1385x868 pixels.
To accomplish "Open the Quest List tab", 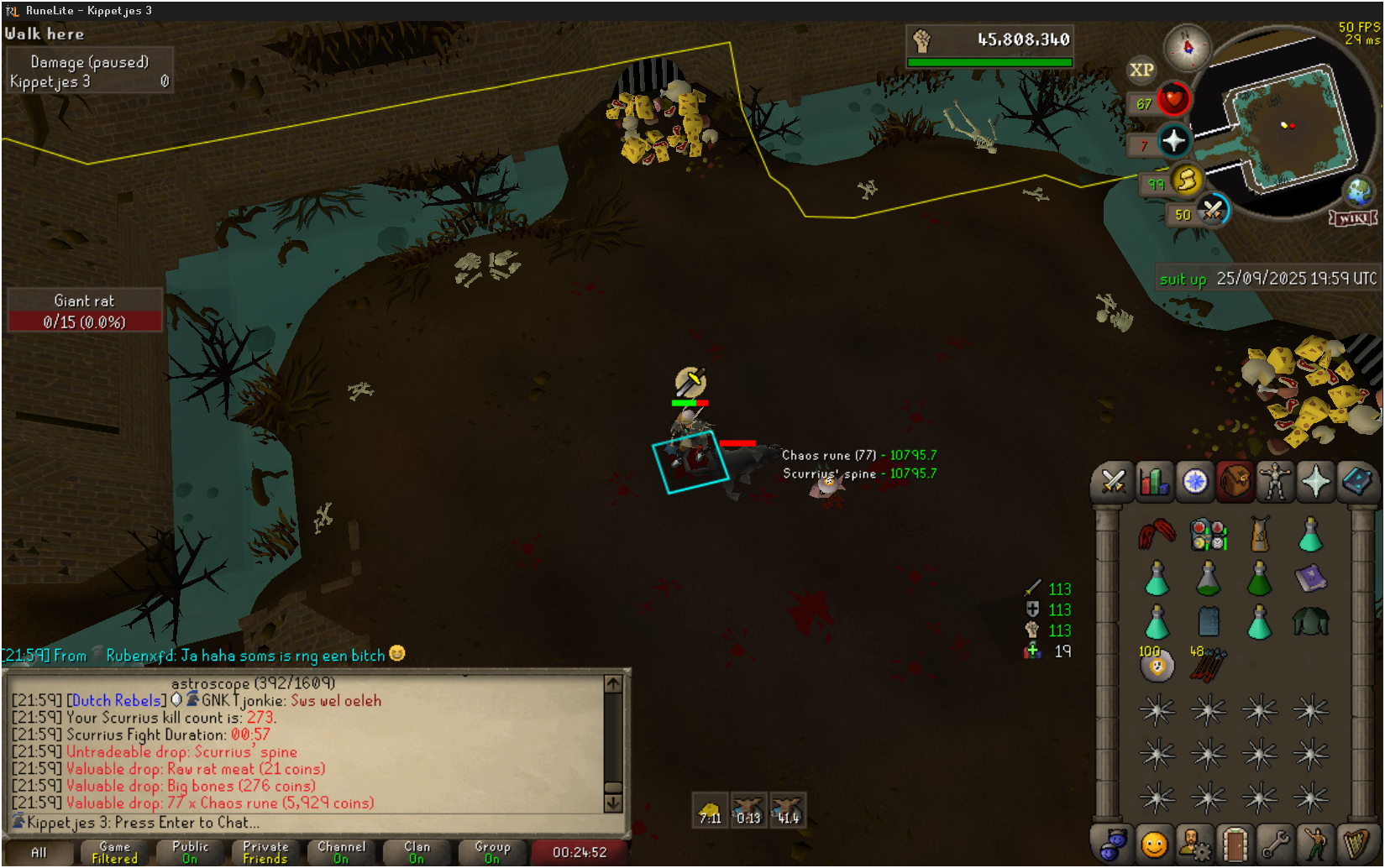I will coord(1194,483).
